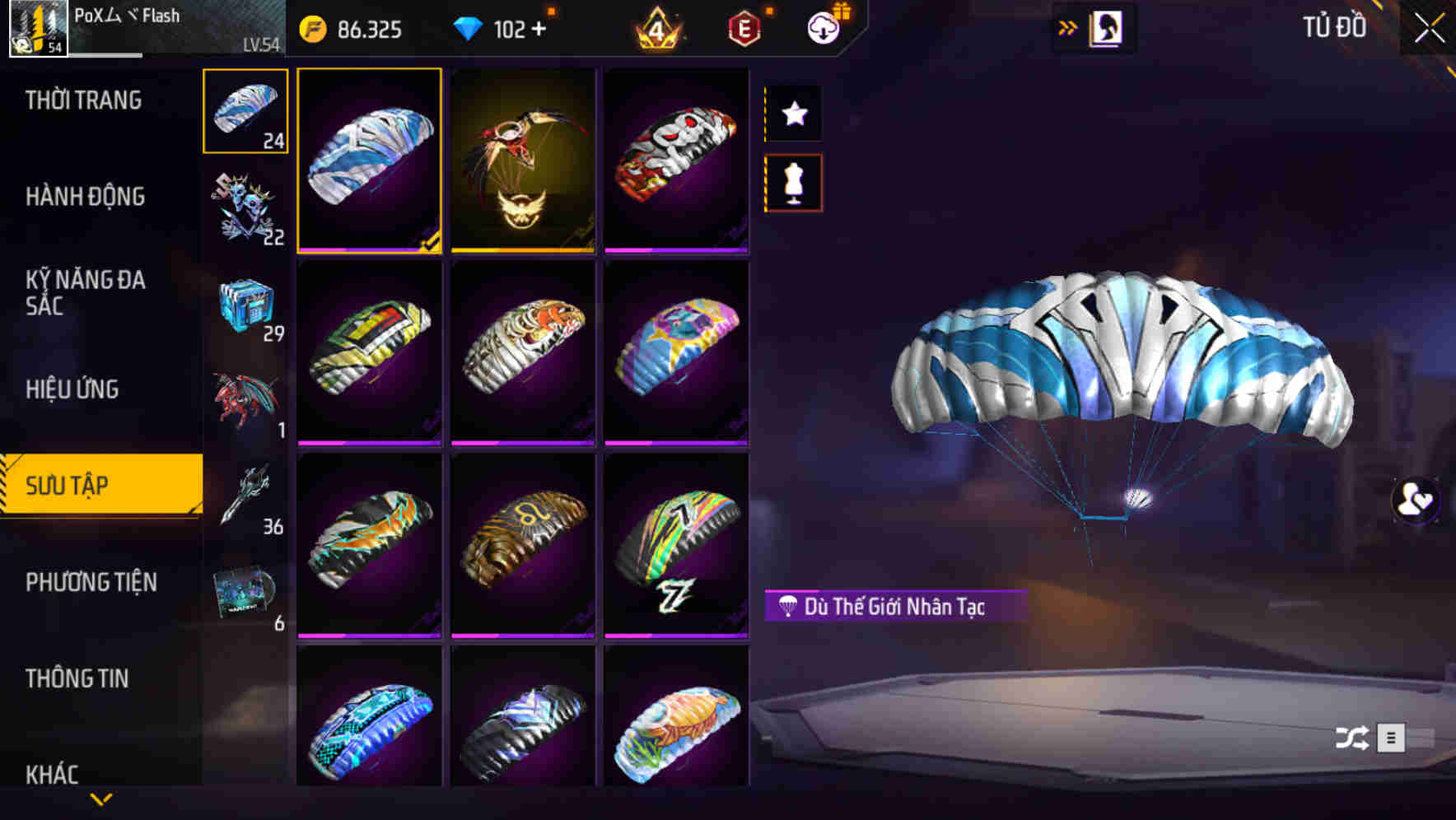The width and height of the screenshot is (1456, 820).
Task: Select the parachute category showing 24 items
Action: pos(244,113)
